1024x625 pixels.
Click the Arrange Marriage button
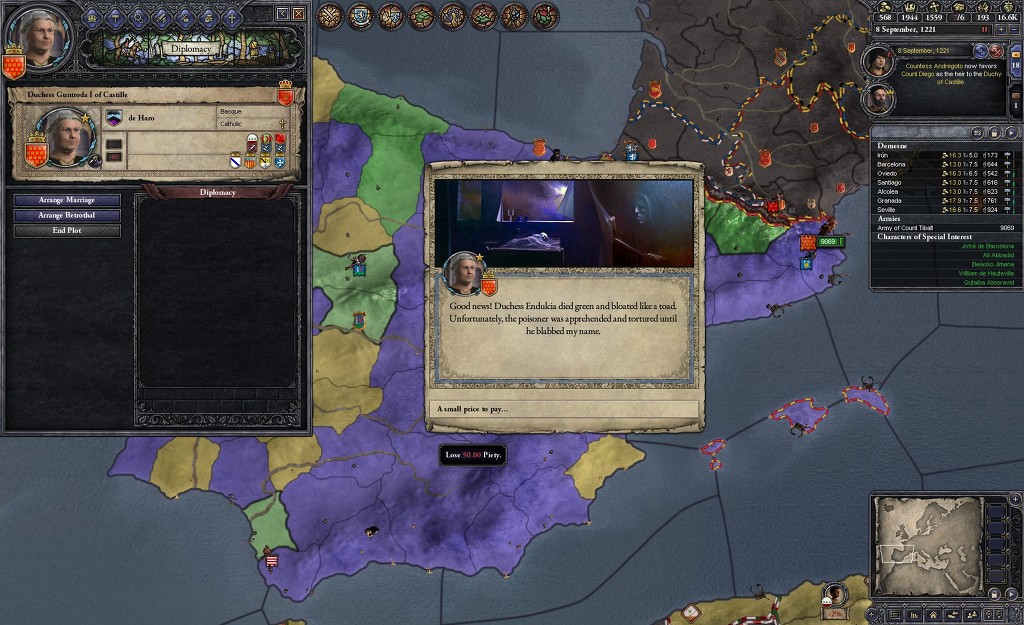(x=67, y=200)
